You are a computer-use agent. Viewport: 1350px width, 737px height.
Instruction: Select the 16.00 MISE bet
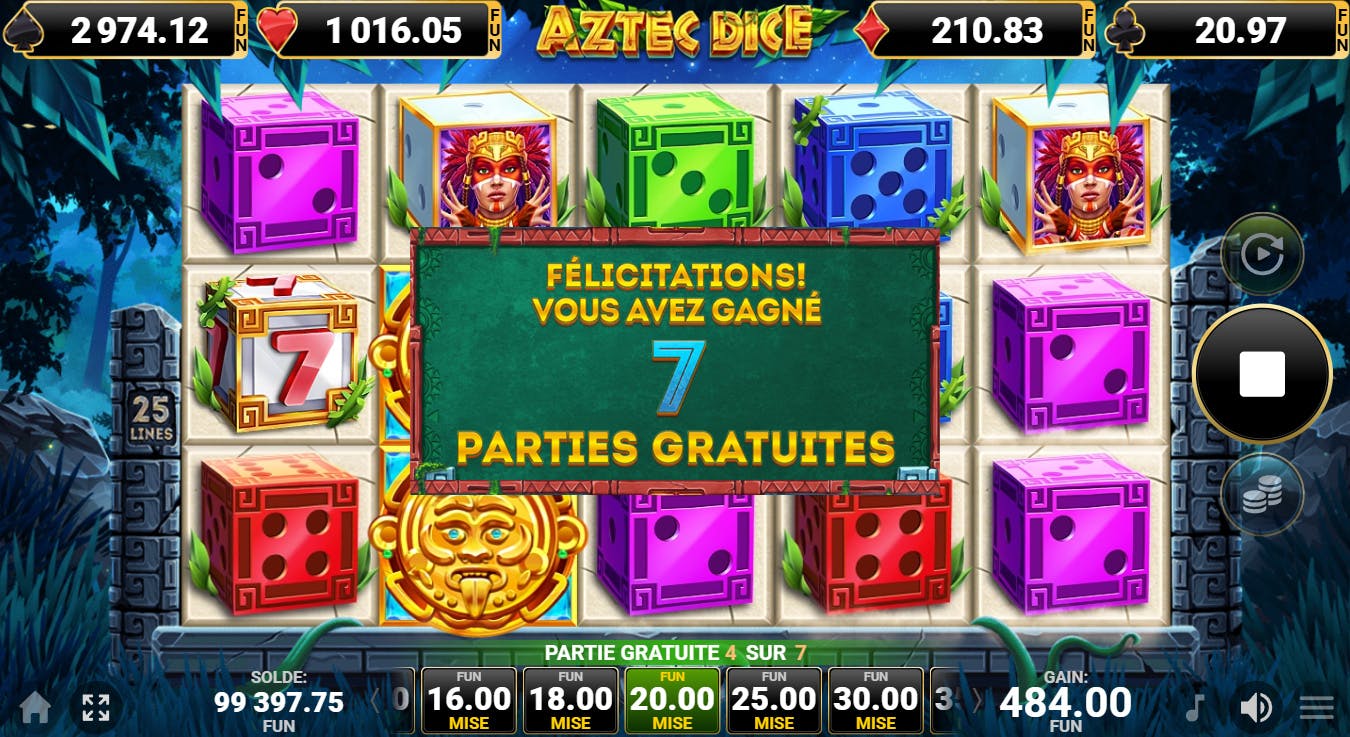click(x=470, y=700)
